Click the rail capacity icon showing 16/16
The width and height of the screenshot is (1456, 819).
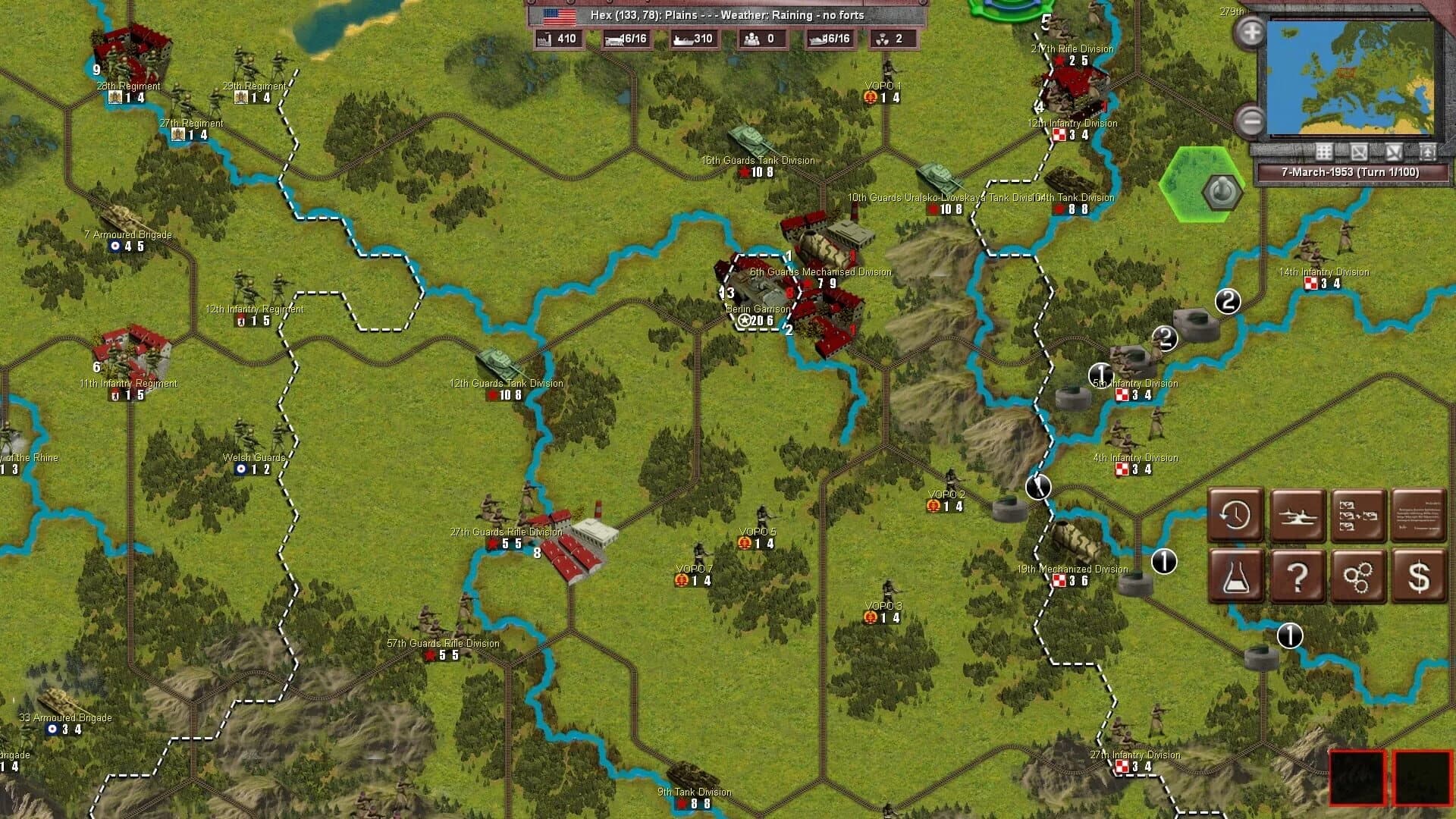coord(613,39)
